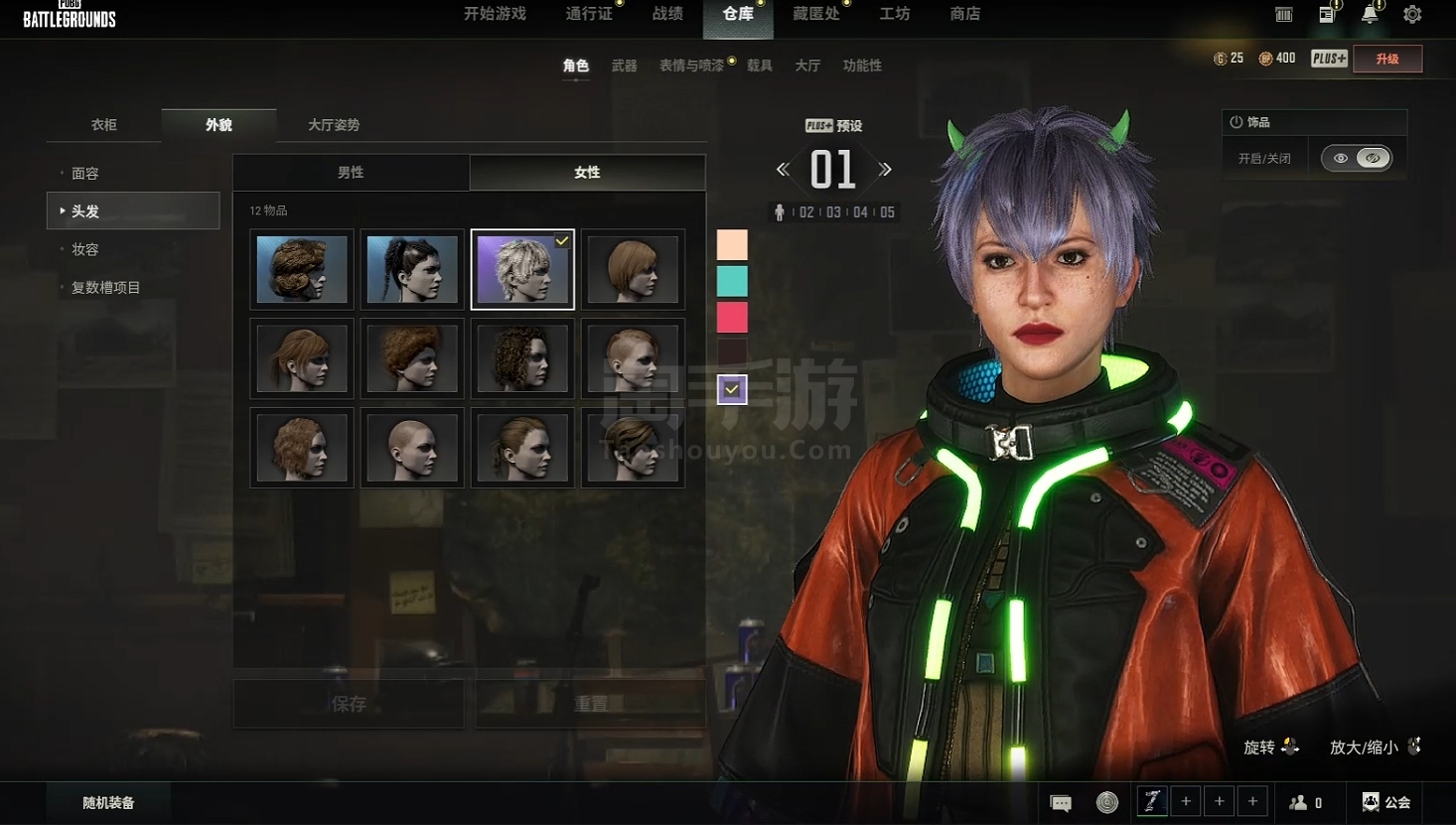Choose the teal hair color swatch
Image resolution: width=1456 pixels, height=825 pixels.
[x=732, y=281]
